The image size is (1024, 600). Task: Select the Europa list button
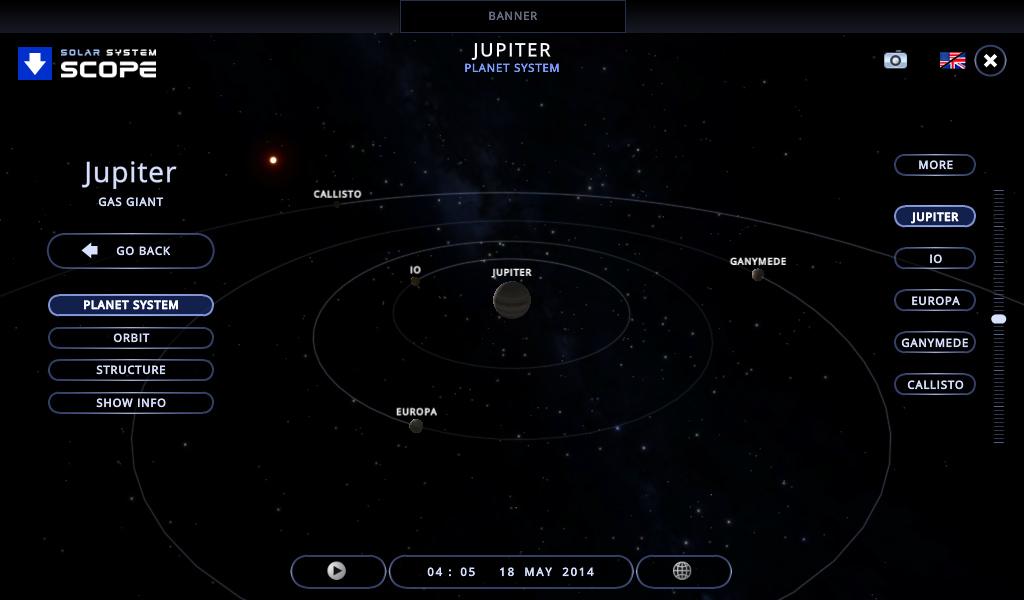[935, 301]
